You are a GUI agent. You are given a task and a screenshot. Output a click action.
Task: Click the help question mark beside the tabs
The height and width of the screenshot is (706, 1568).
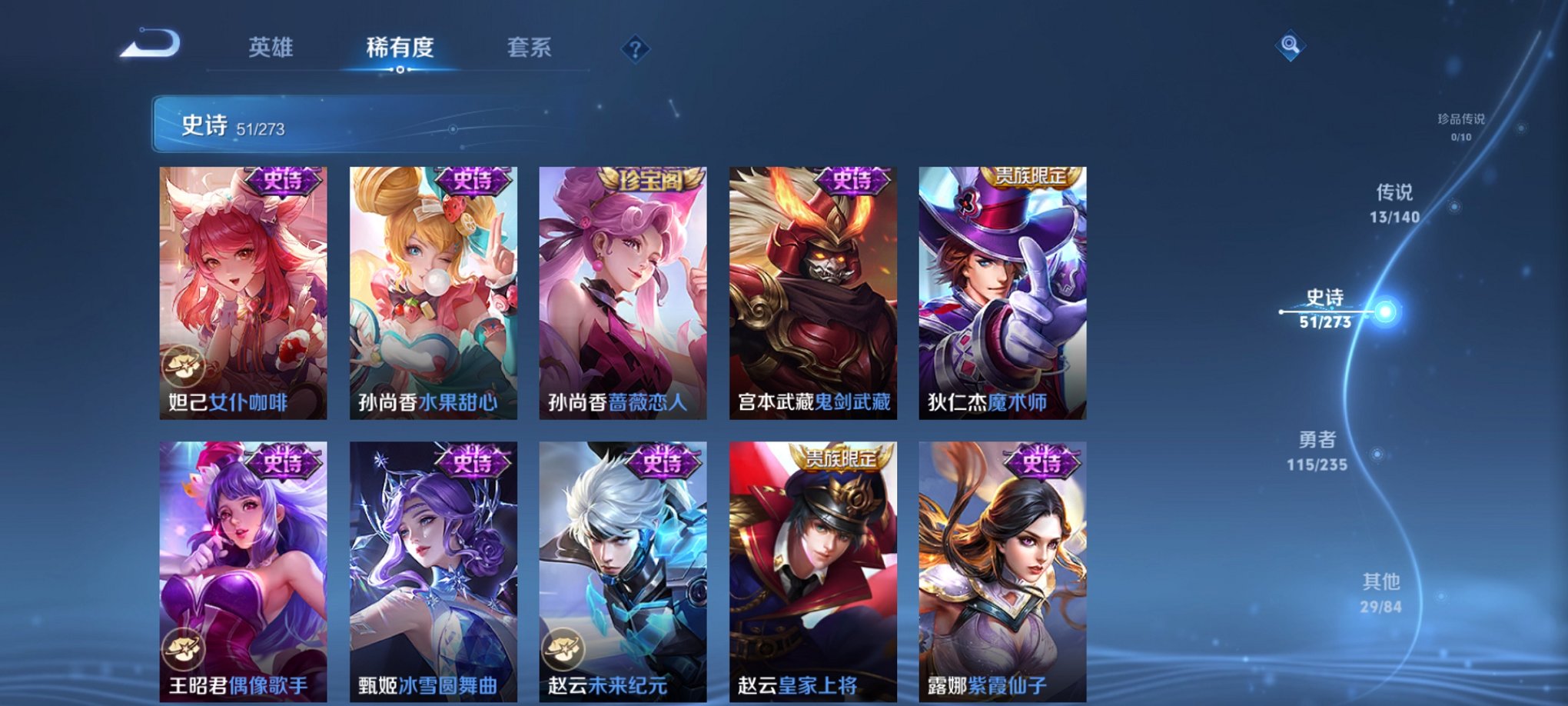(634, 49)
